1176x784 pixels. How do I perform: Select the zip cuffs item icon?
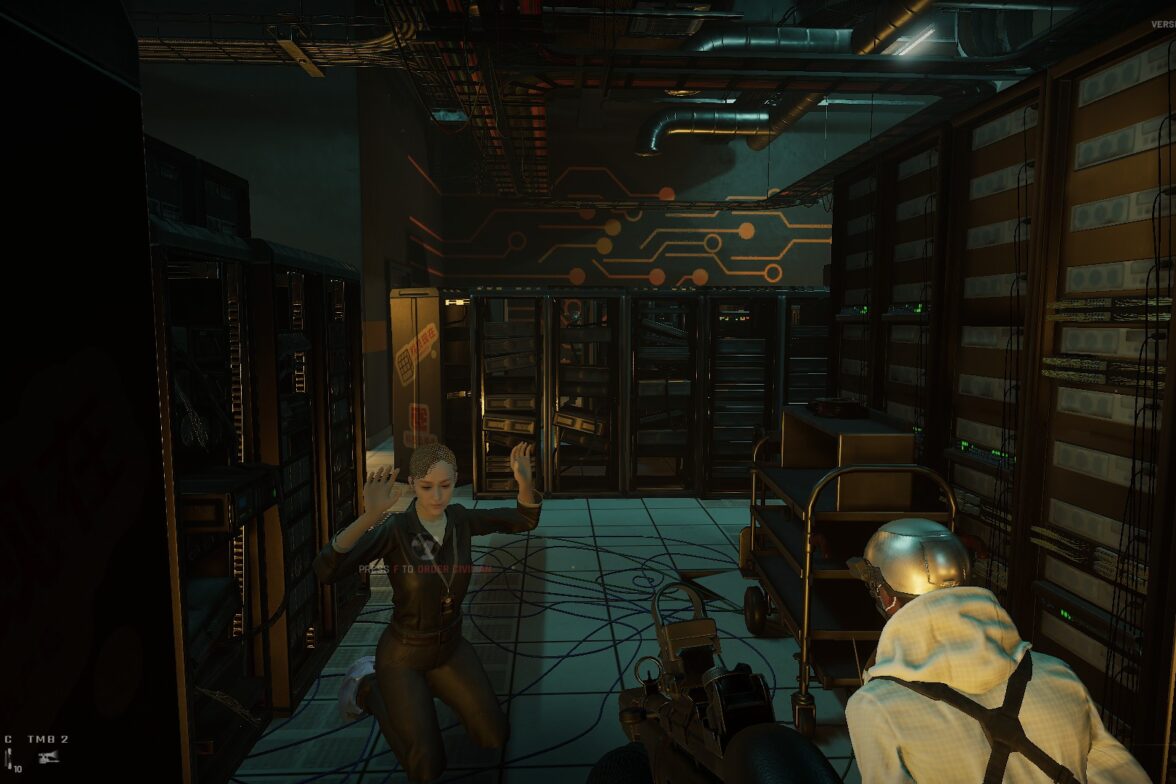(x=9, y=757)
